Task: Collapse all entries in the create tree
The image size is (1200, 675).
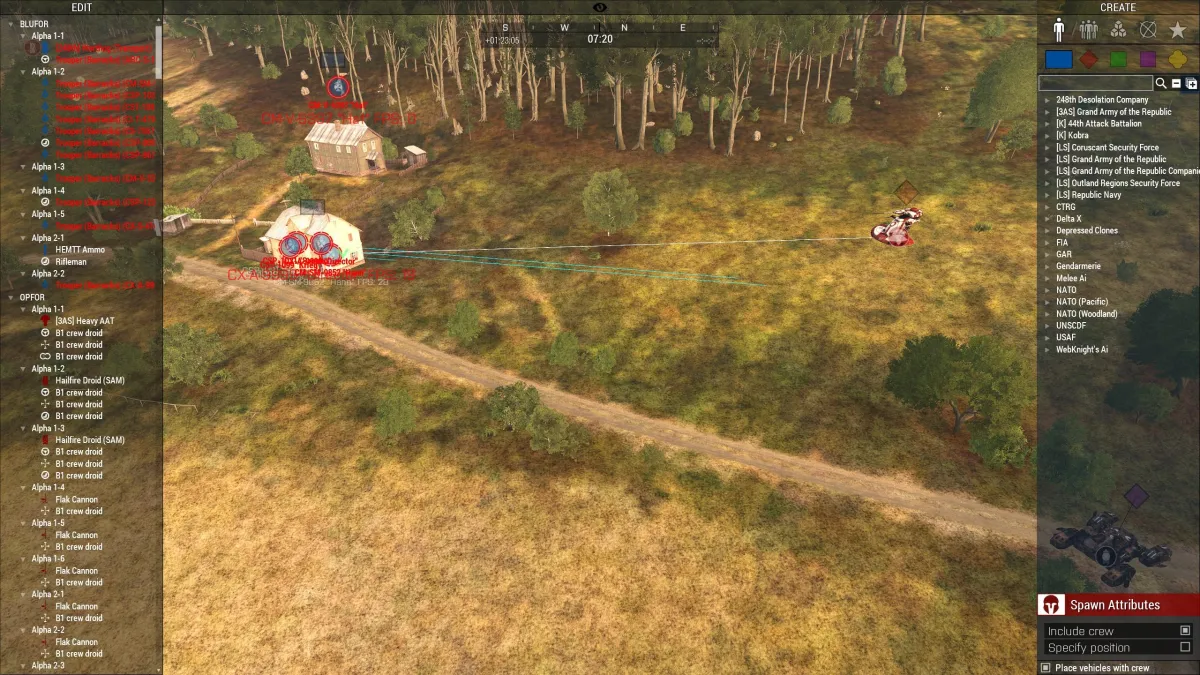Action: tap(1176, 84)
